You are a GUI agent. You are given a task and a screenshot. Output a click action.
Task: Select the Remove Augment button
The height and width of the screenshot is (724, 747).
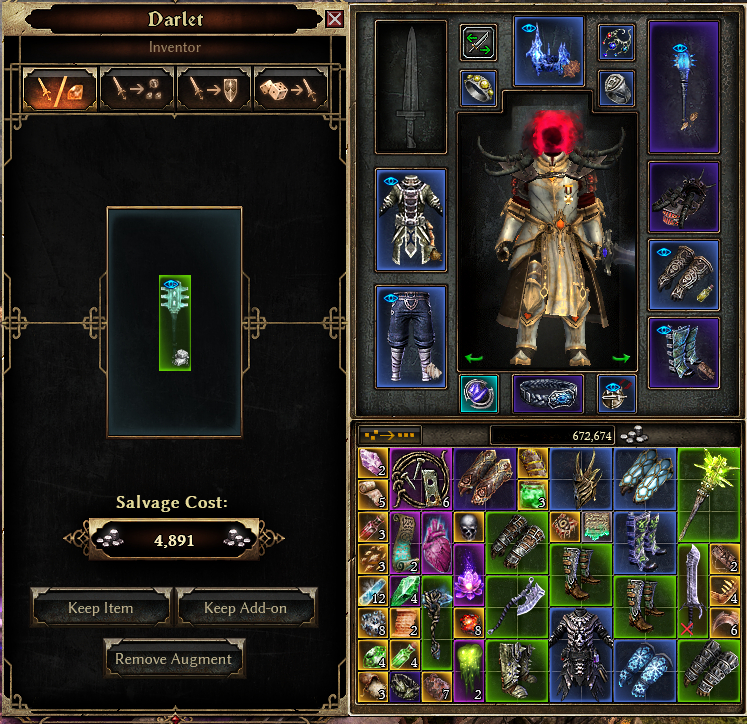point(174,659)
